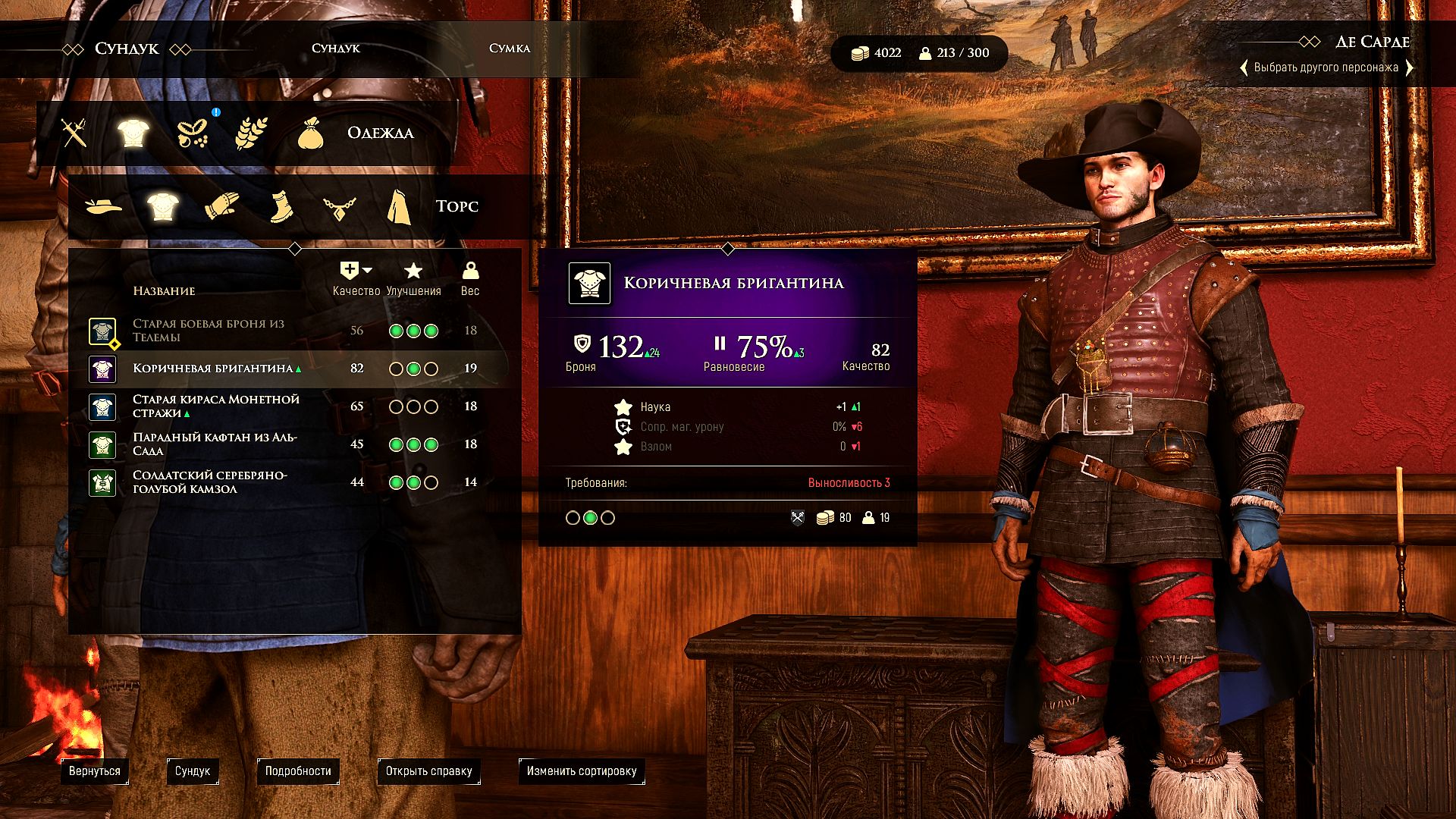Filter by cape slot
The width and height of the screenshot is (1456, 819).
point(399,207)
